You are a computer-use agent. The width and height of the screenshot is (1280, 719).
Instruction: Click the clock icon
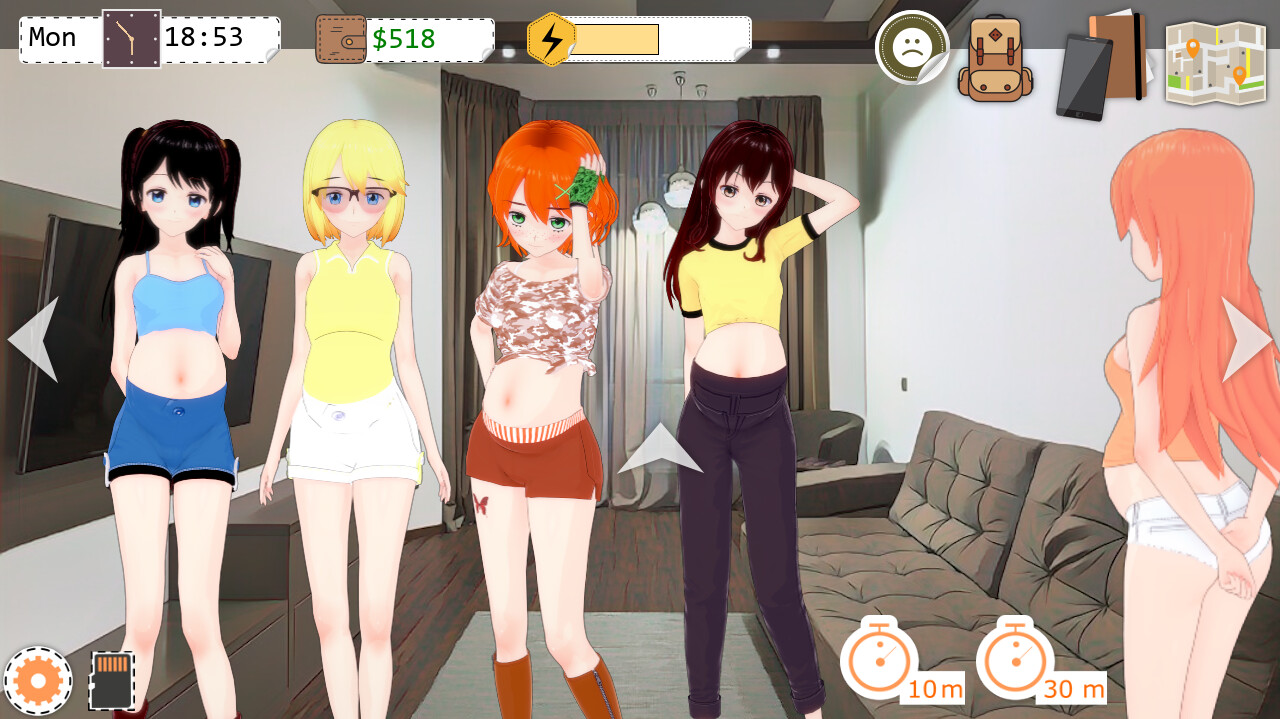(x=131, y=39)
